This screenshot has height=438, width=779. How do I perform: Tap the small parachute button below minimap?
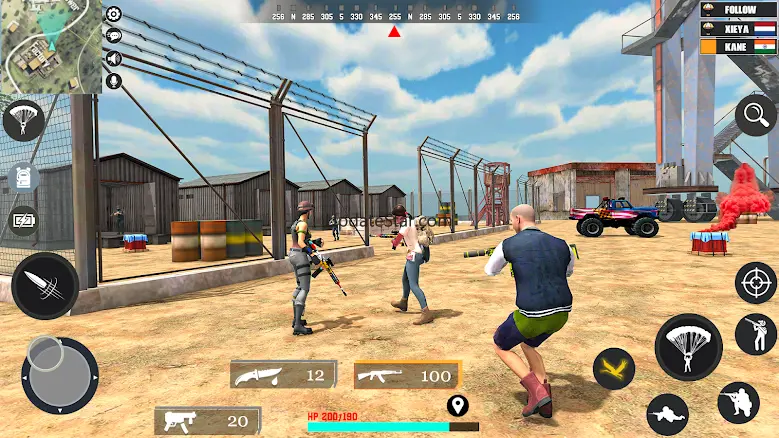[x=23, y=120]
